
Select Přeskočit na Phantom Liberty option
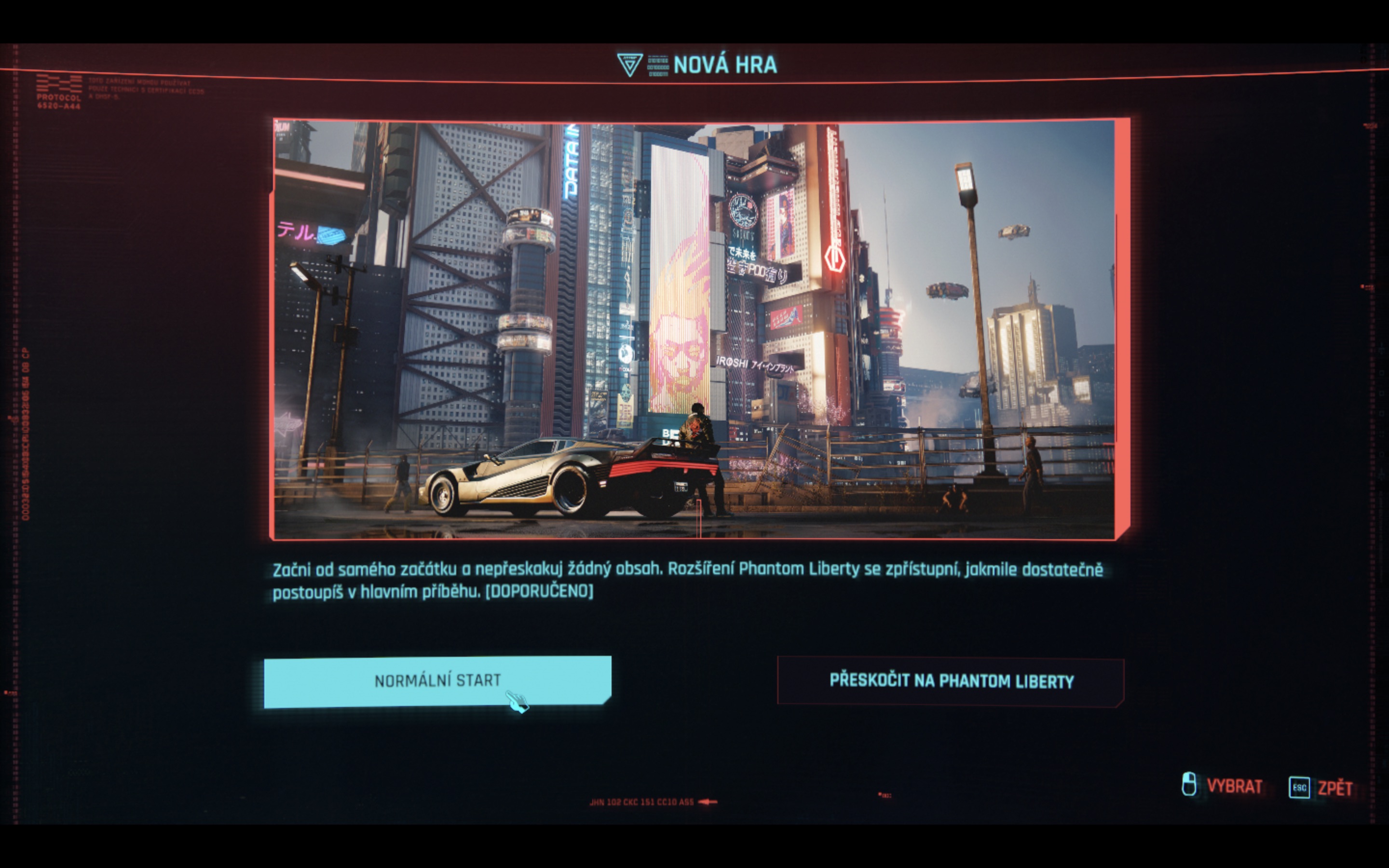tap(951, 681)
